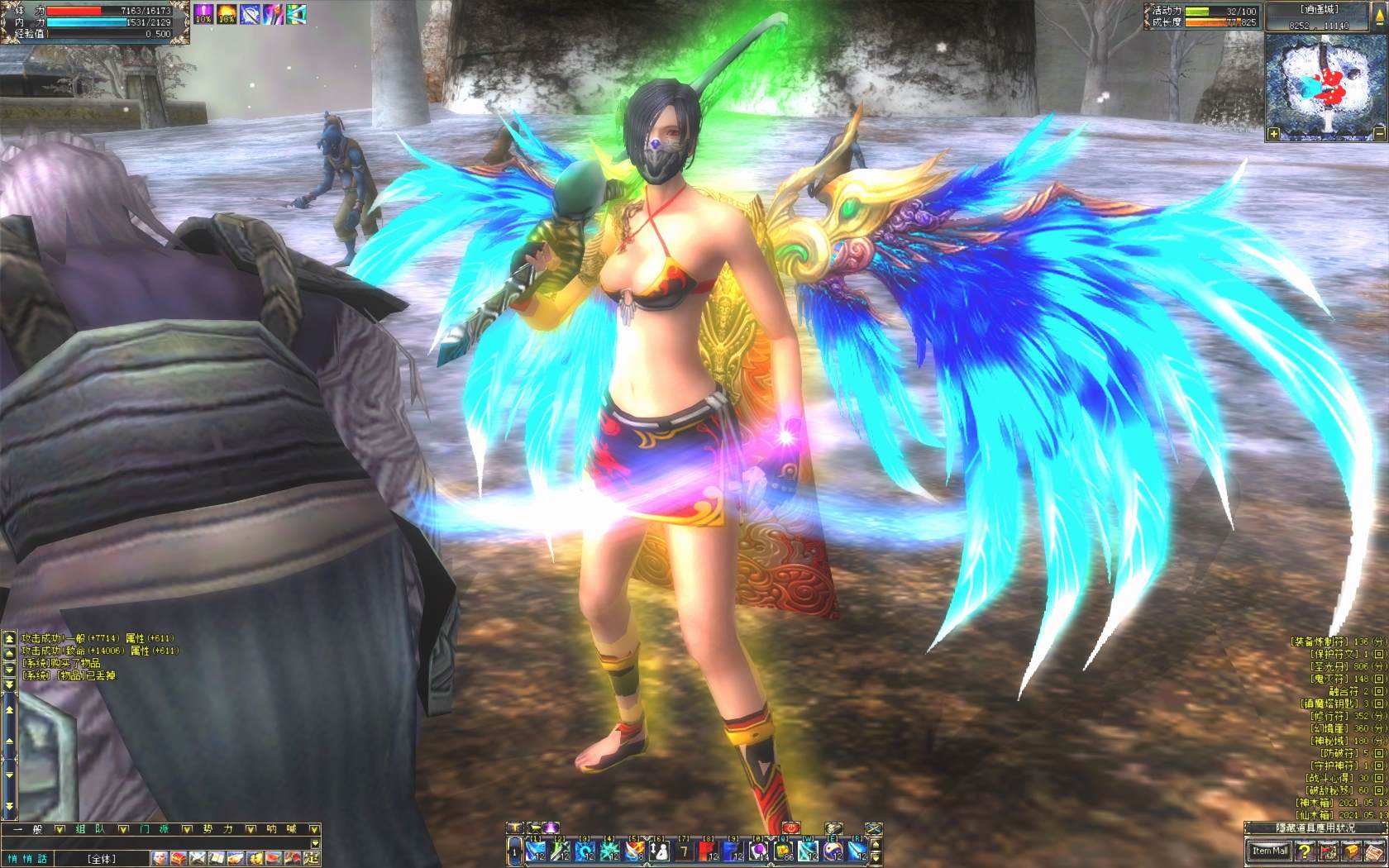Use the skill in hotbar slot 1
Screen dimensions: 1389x868
pyautogui.click(x=536, y=850)
